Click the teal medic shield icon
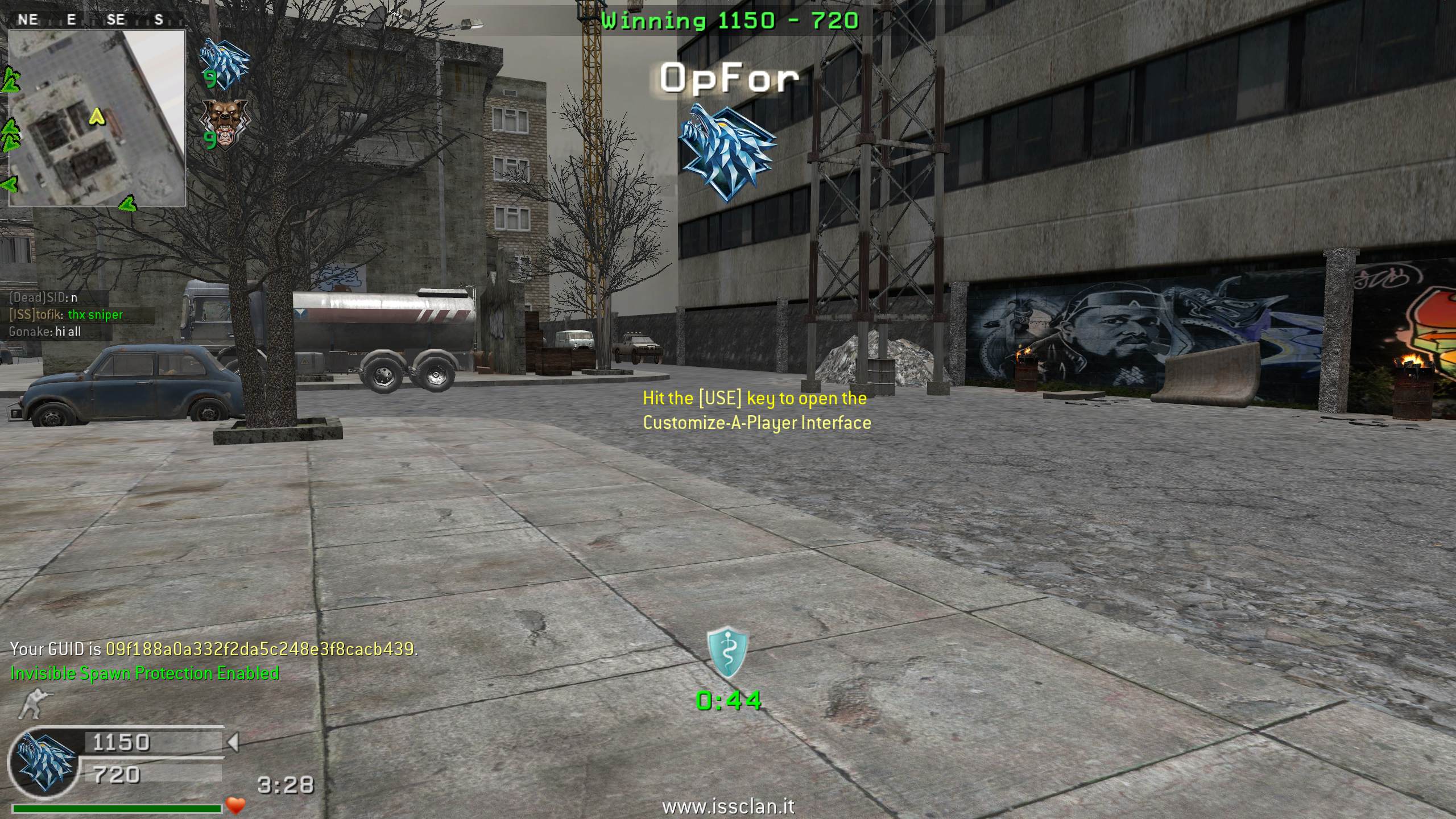The height and width of the screenshot is (819, 1456). pos(727,653)
